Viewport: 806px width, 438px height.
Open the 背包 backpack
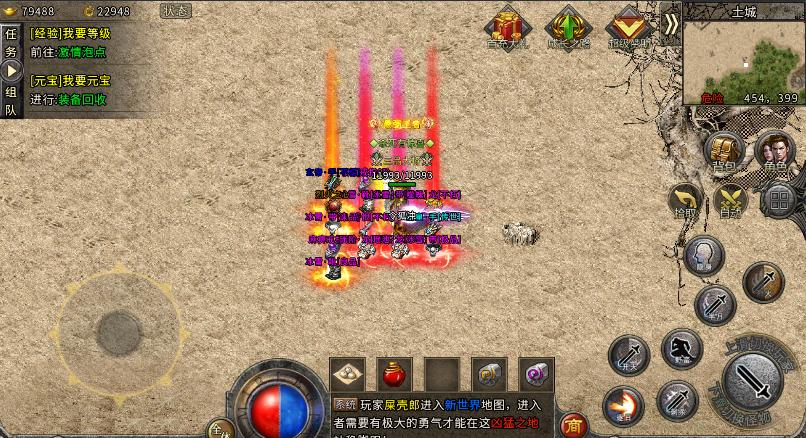pyautogui.click(x=724, y=151)
